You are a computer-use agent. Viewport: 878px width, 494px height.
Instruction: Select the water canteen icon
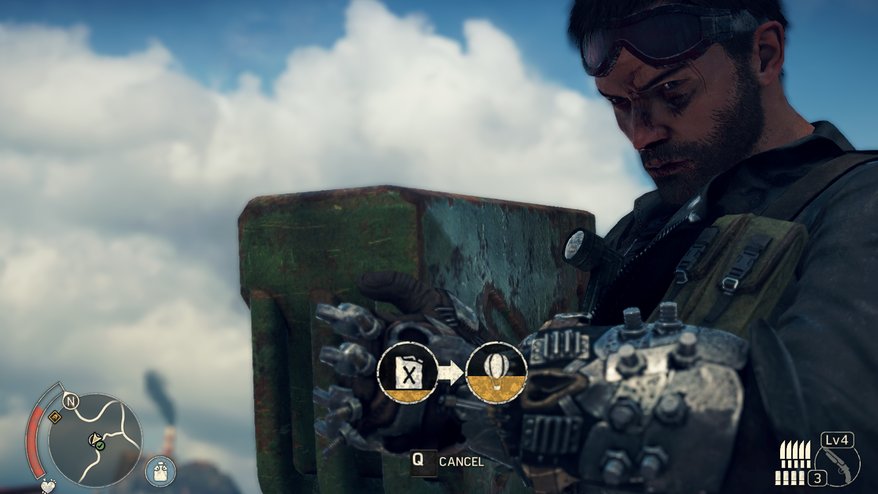(x=160, y=471)
